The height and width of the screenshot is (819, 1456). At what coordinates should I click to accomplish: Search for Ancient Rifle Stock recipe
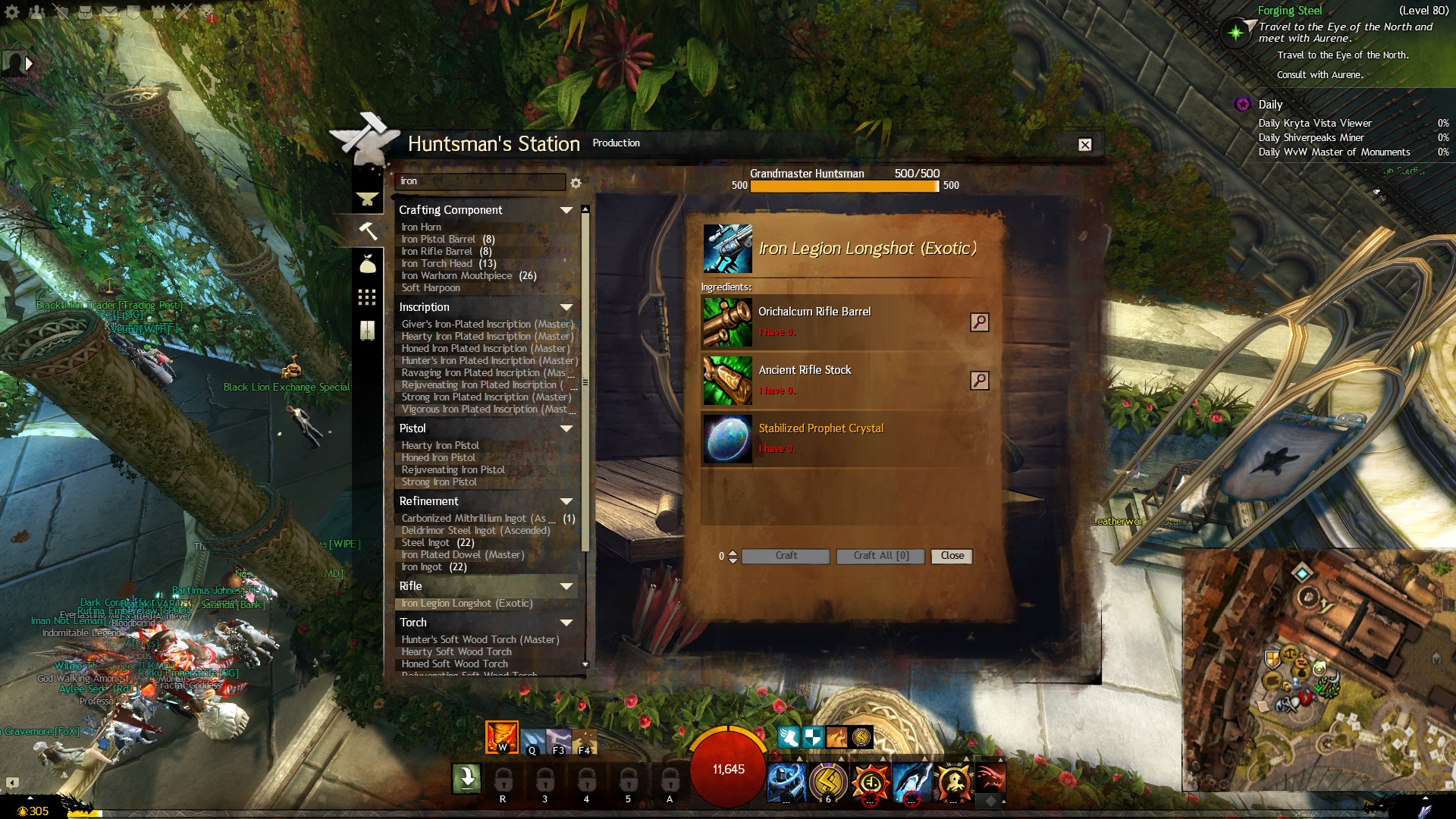click(979, 381)
